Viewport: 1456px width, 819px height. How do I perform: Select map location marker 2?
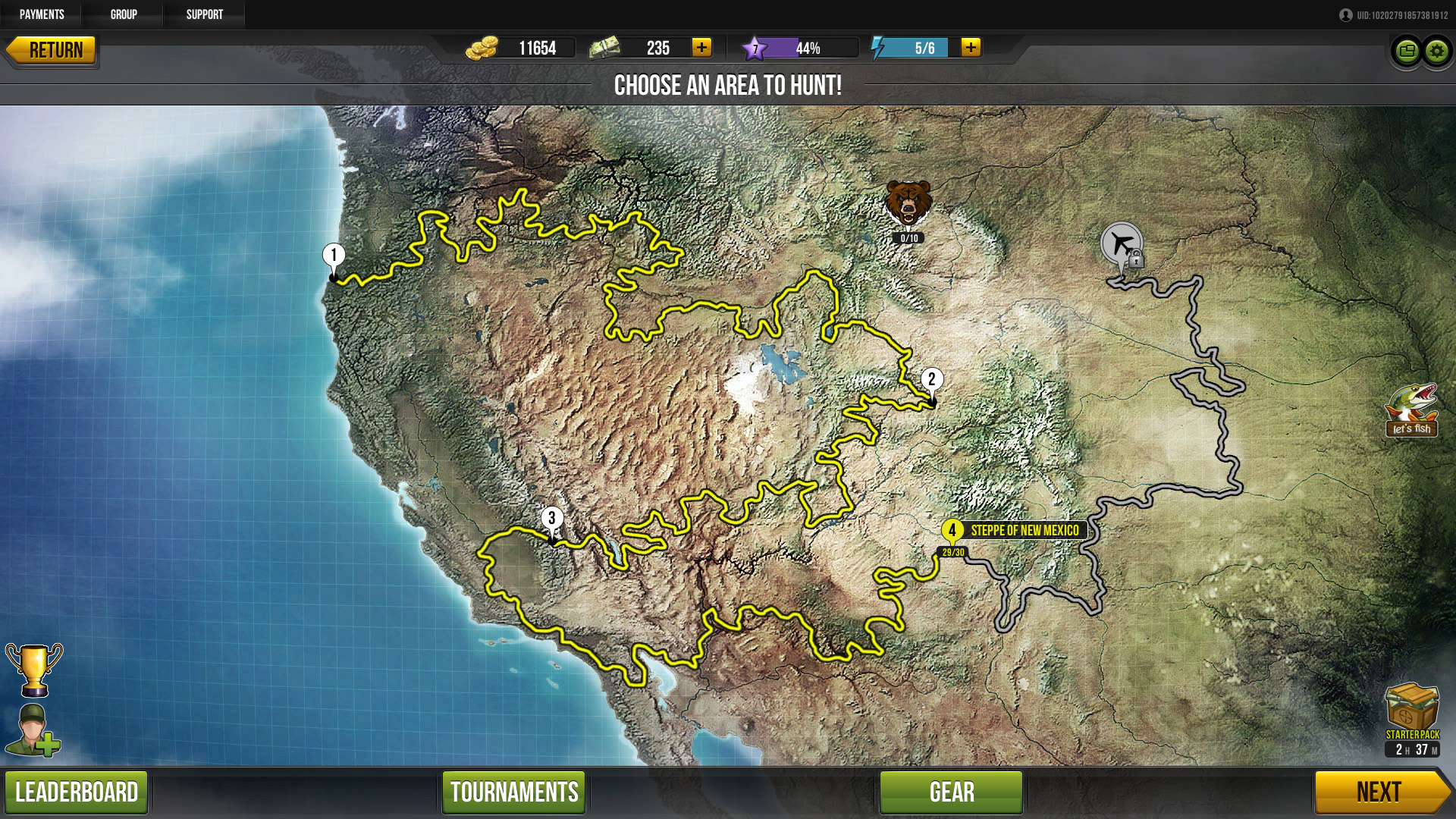932,380
